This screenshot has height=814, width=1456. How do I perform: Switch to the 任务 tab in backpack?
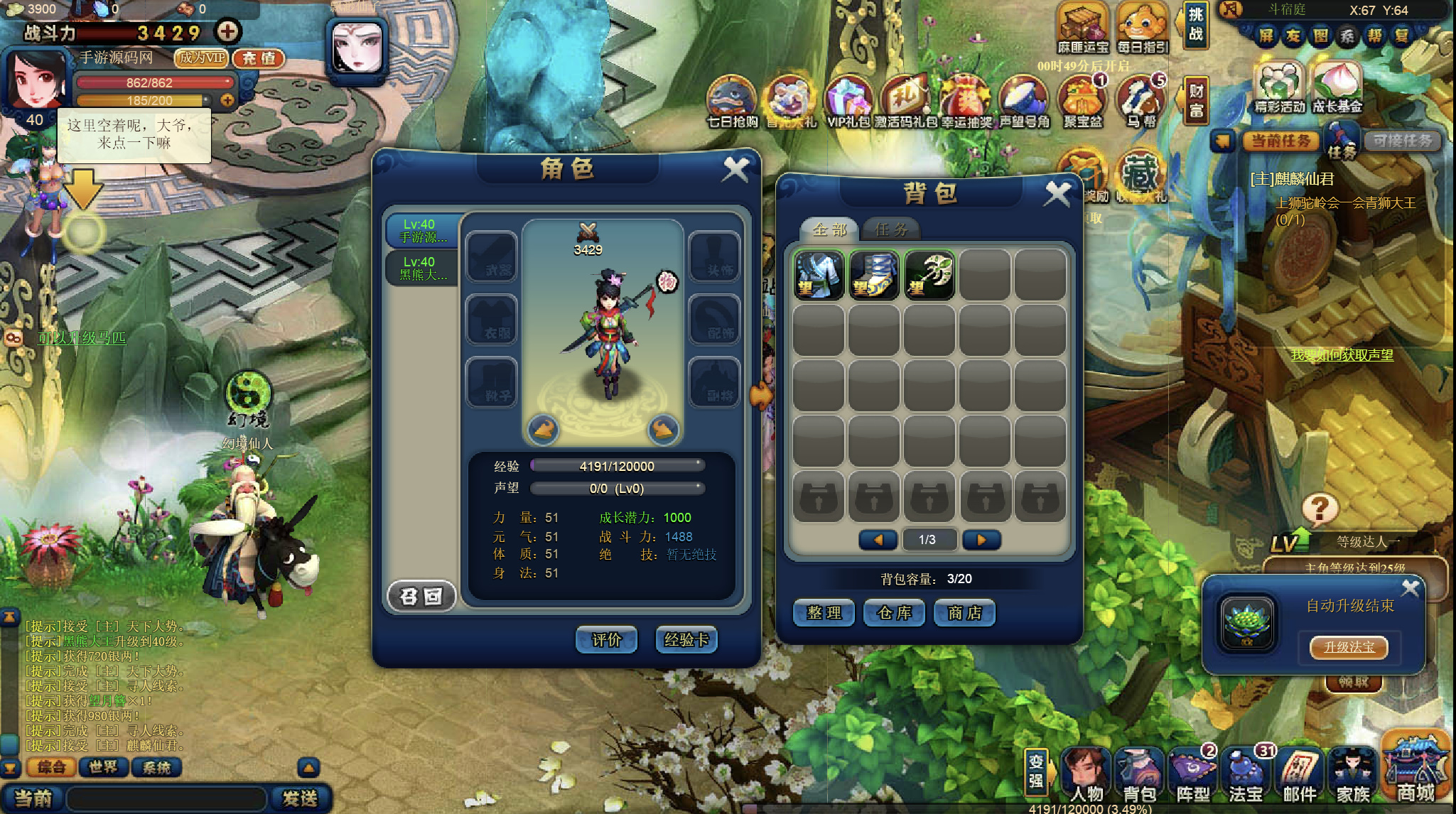click(x=891, y=229)
